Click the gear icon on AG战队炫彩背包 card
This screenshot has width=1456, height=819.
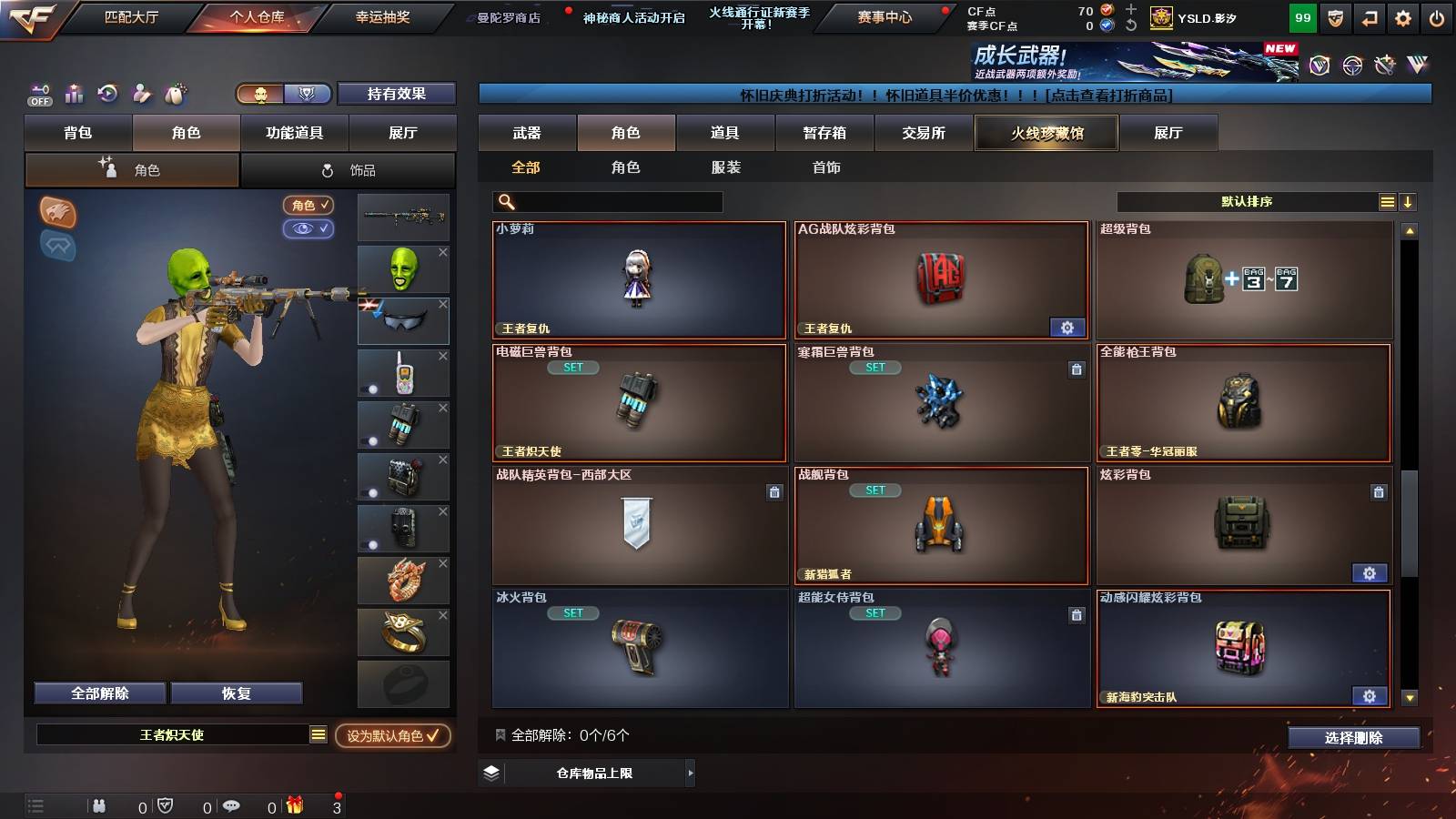(x=1067, y=328)
